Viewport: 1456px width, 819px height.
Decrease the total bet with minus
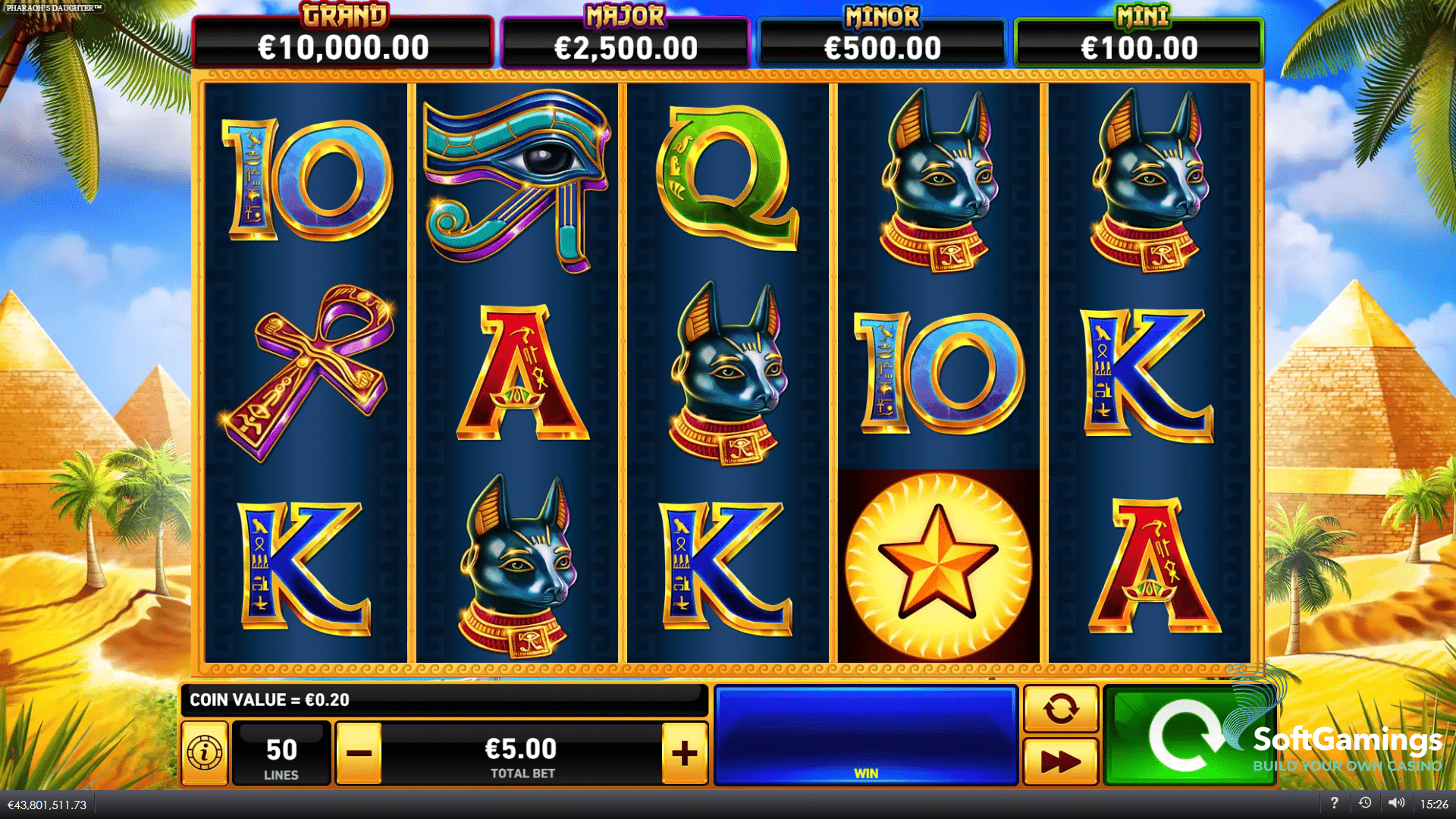pos(359,753)
